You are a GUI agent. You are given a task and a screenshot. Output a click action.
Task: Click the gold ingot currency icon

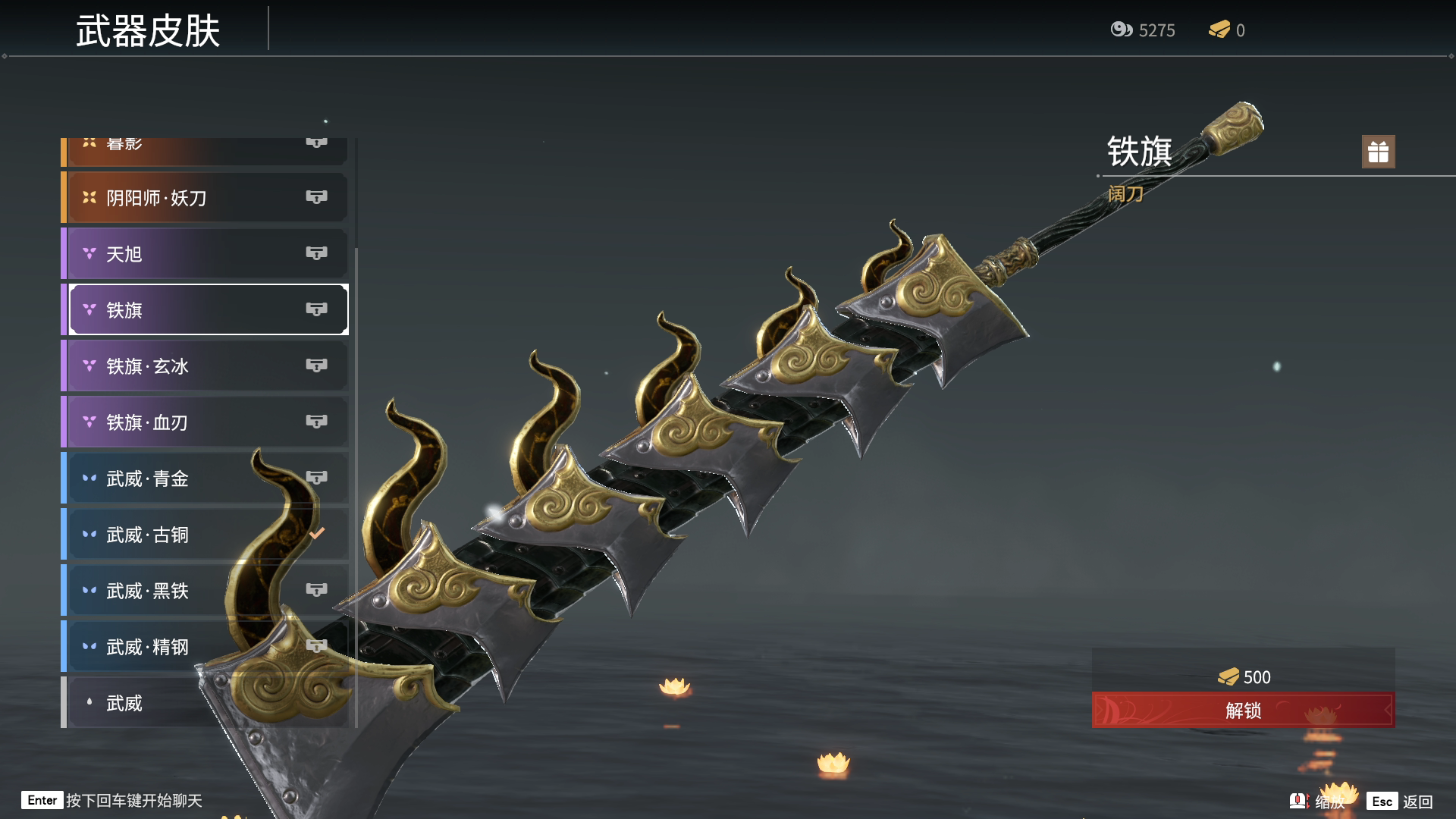pos(1219,30)
